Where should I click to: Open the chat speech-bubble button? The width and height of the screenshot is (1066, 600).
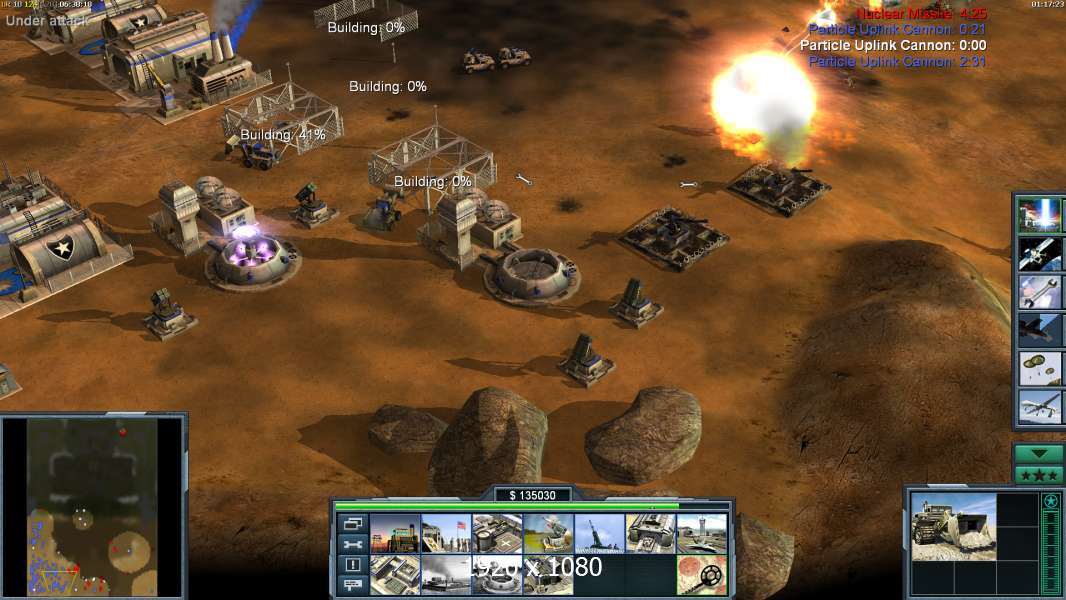pos(352,585)
